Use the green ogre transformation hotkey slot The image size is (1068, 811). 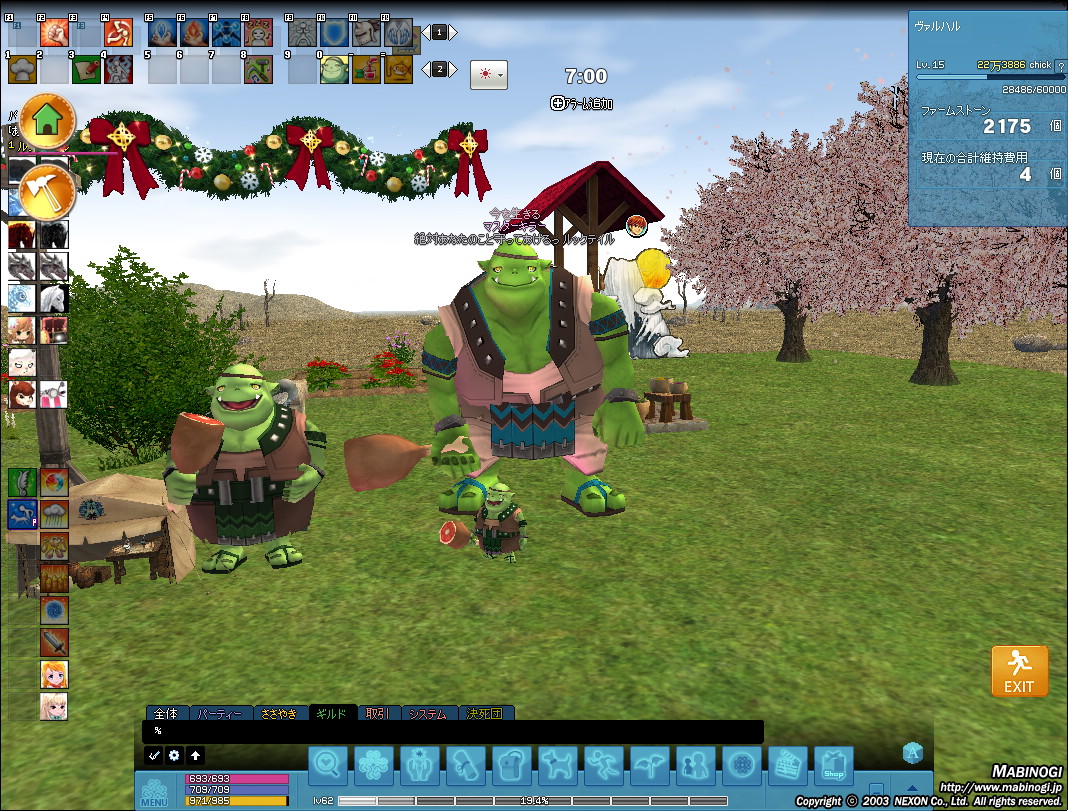334,69
